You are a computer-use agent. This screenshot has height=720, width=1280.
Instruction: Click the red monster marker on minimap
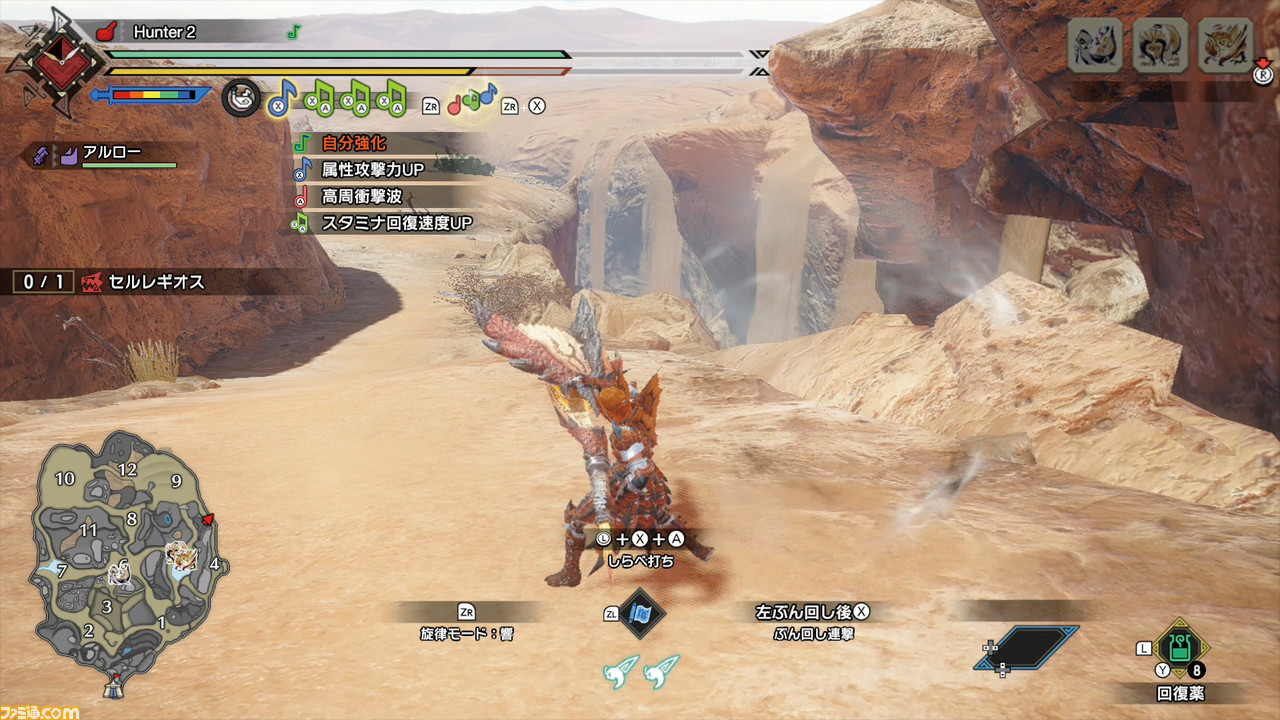(208, 520)
